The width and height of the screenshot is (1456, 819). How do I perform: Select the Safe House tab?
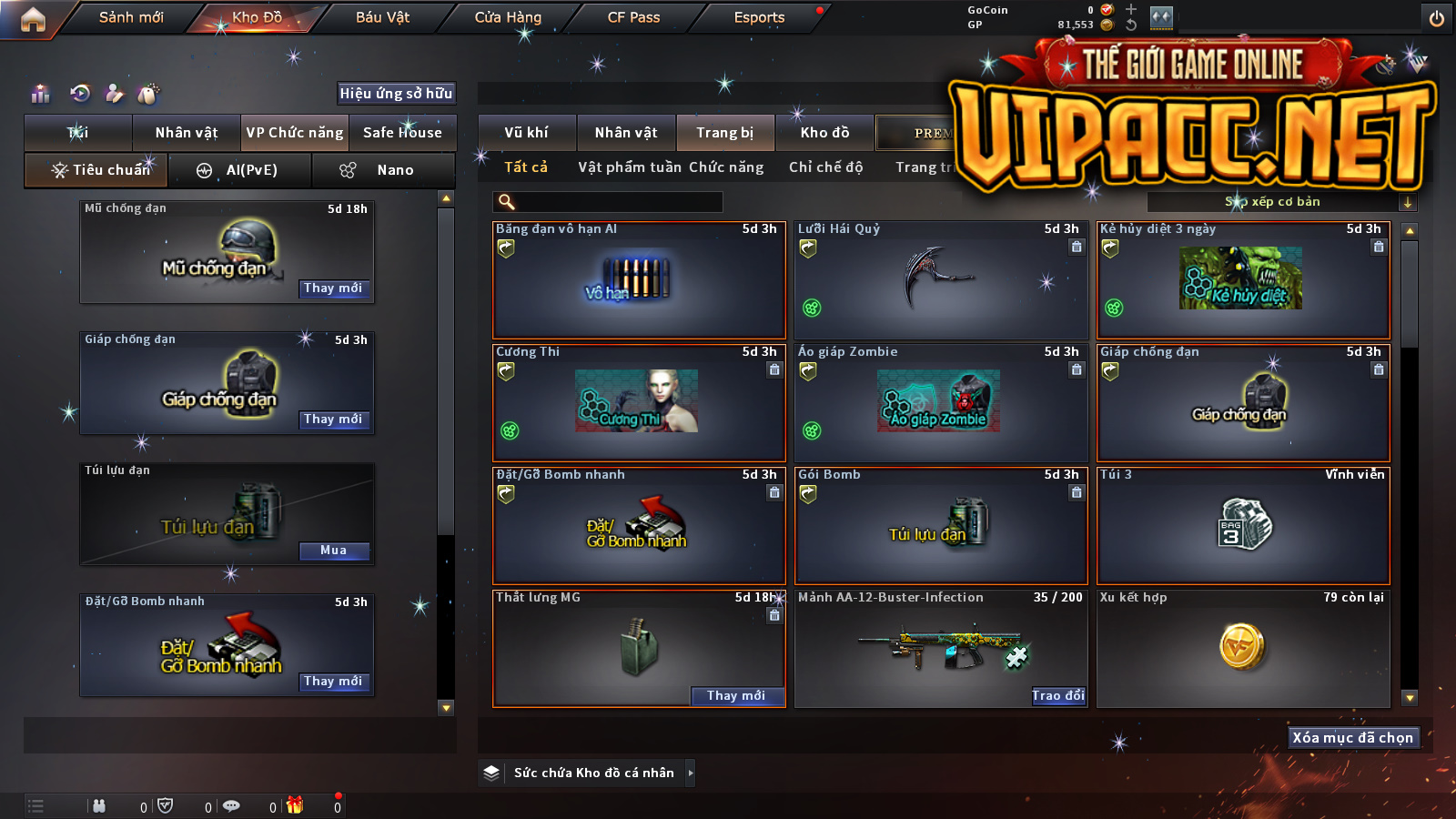click(402, 133)
